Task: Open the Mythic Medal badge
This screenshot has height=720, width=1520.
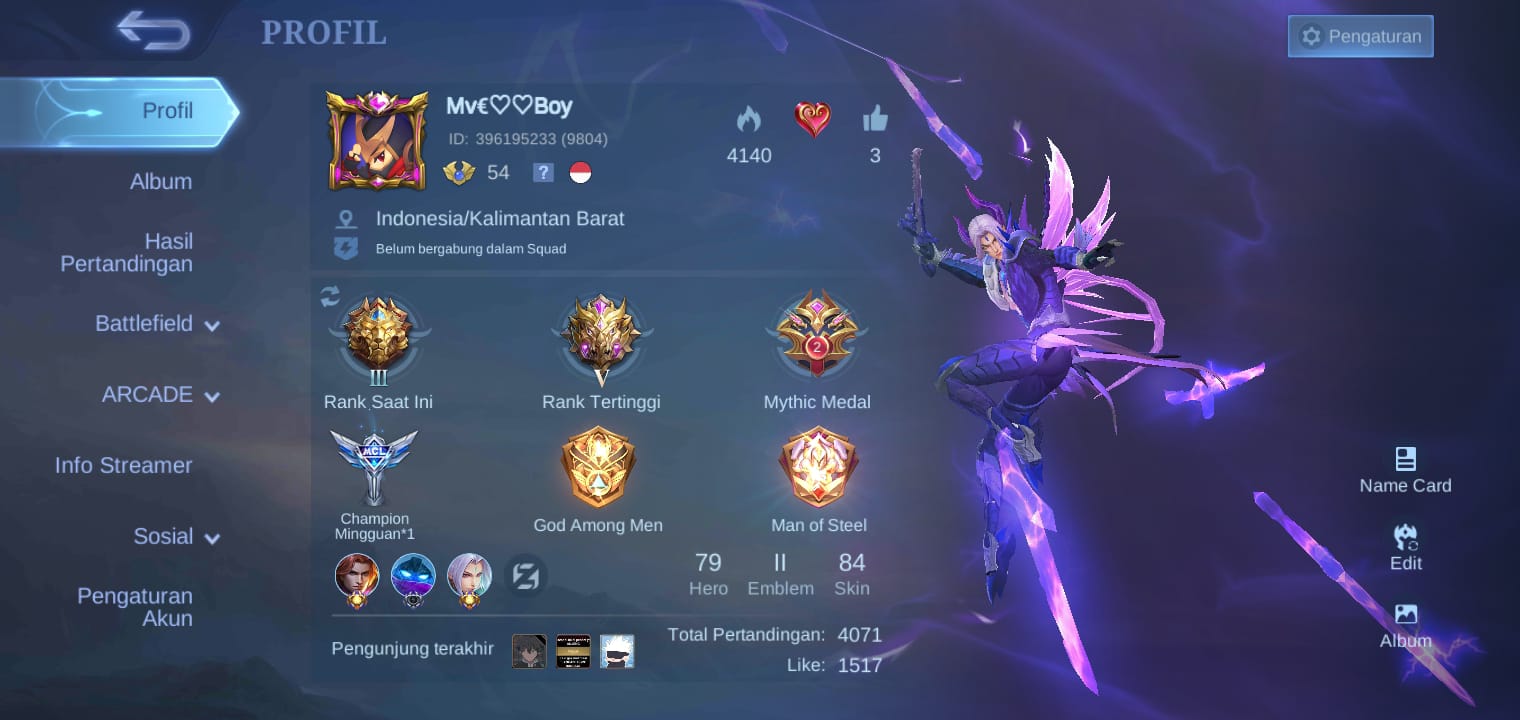Action: coord(817,335)
